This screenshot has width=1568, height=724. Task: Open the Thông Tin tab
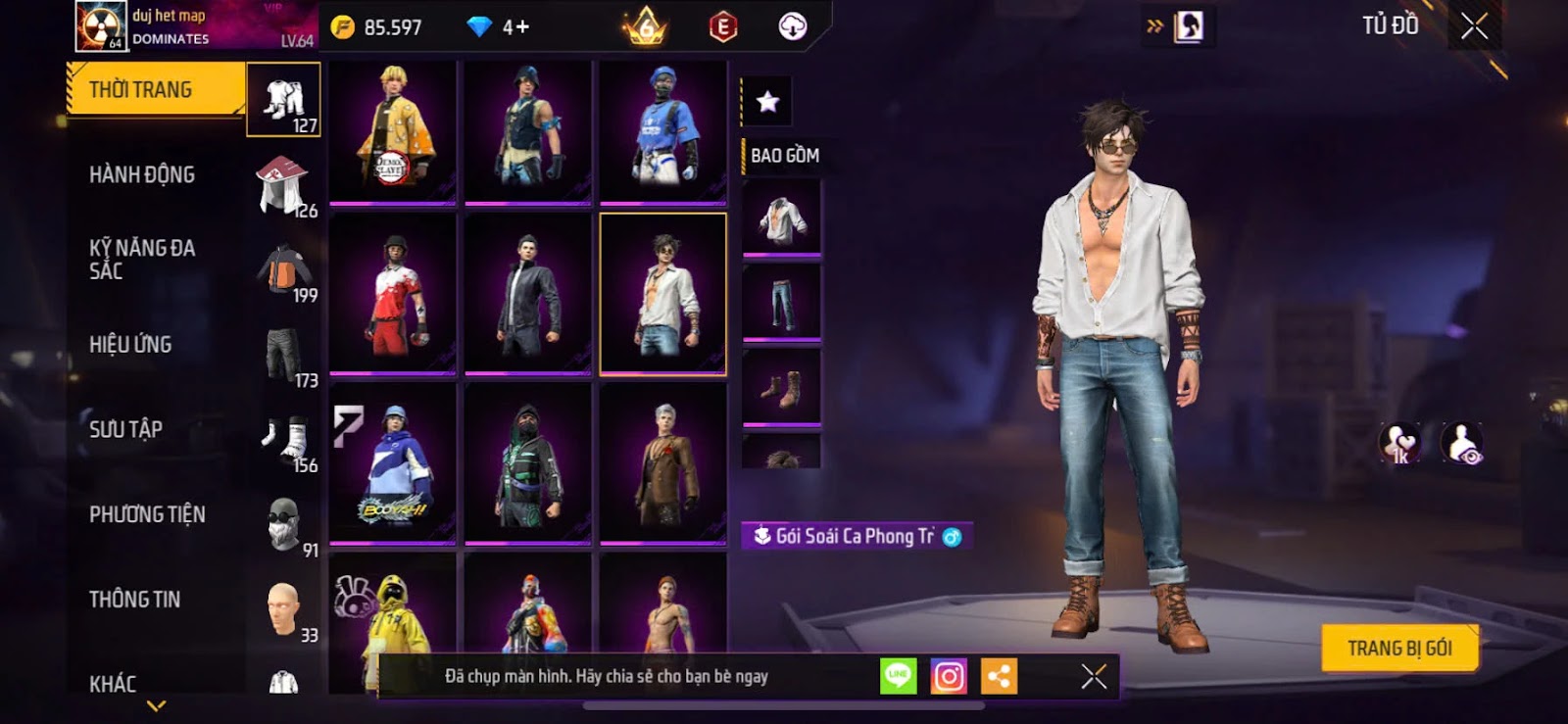134,600
